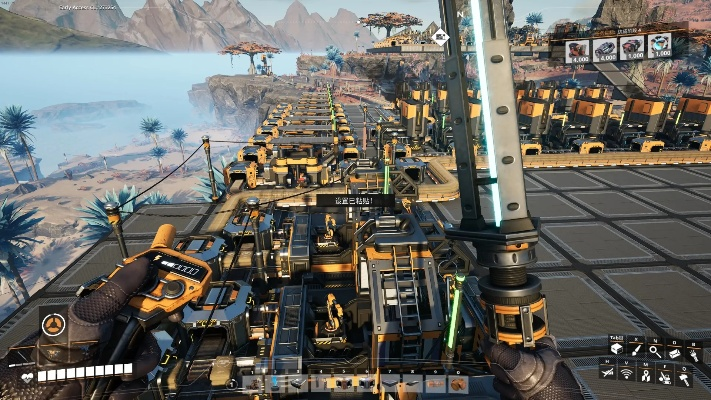The height and width of the screenshot is (400, 711).
Task: Activate the wireless signal scanner icon
Action: coord(627,374)
